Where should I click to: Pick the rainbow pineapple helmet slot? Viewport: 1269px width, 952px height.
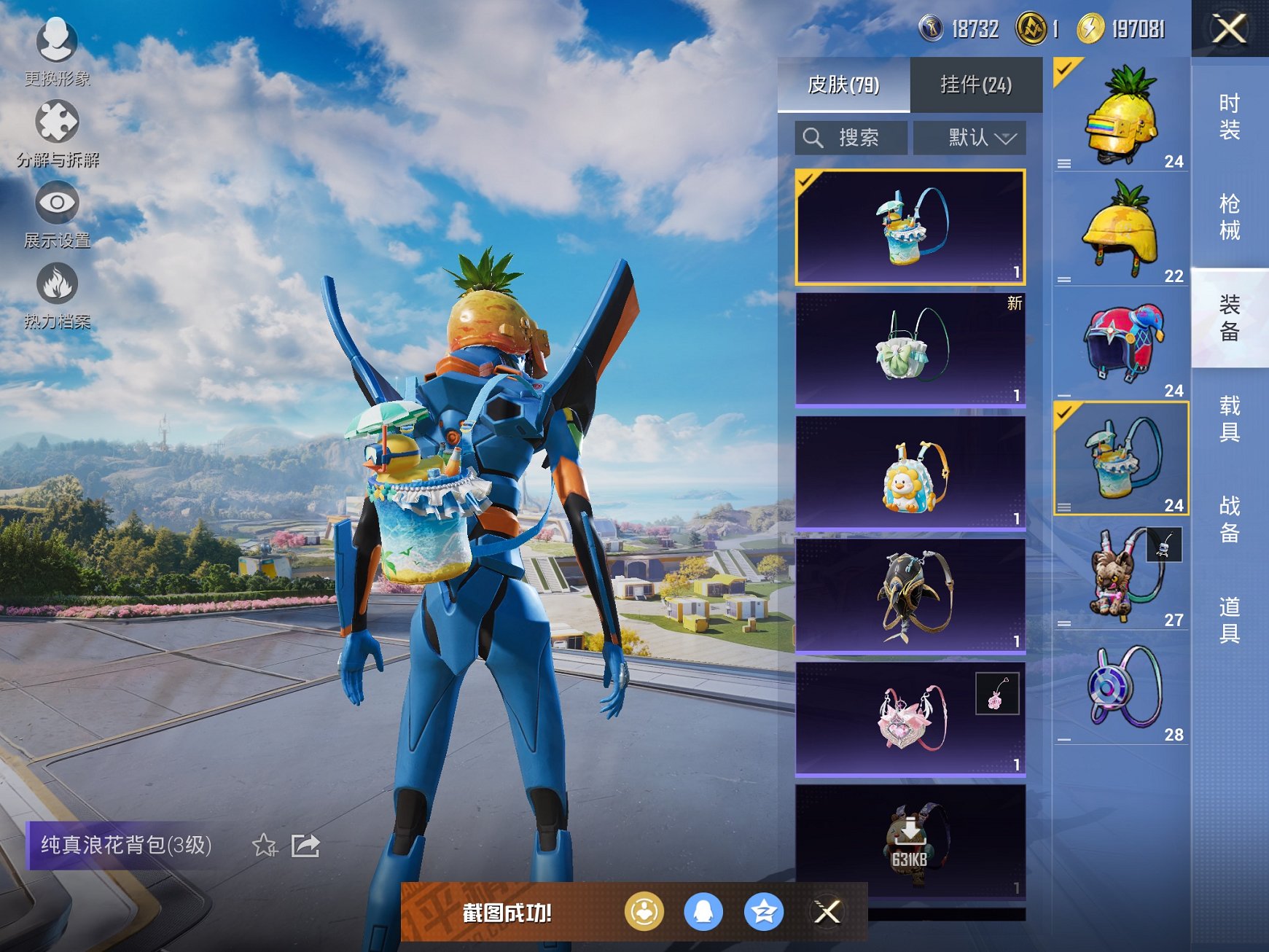(1121, 115)
